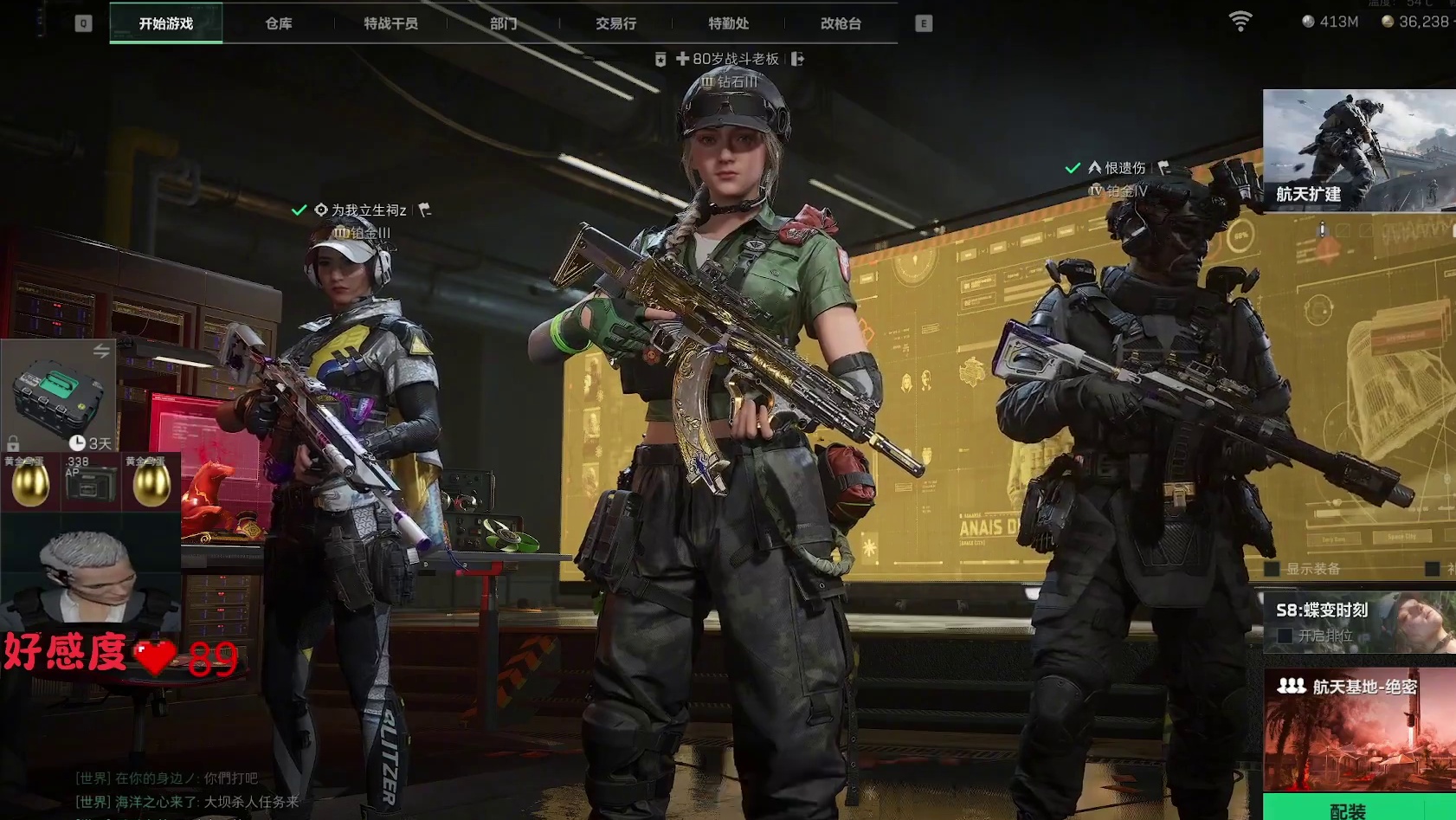Open the 航天扩建 event banner
The width and height of the screenshot is (1456, 820).
pyautogui.click(x=1358, y=150)
